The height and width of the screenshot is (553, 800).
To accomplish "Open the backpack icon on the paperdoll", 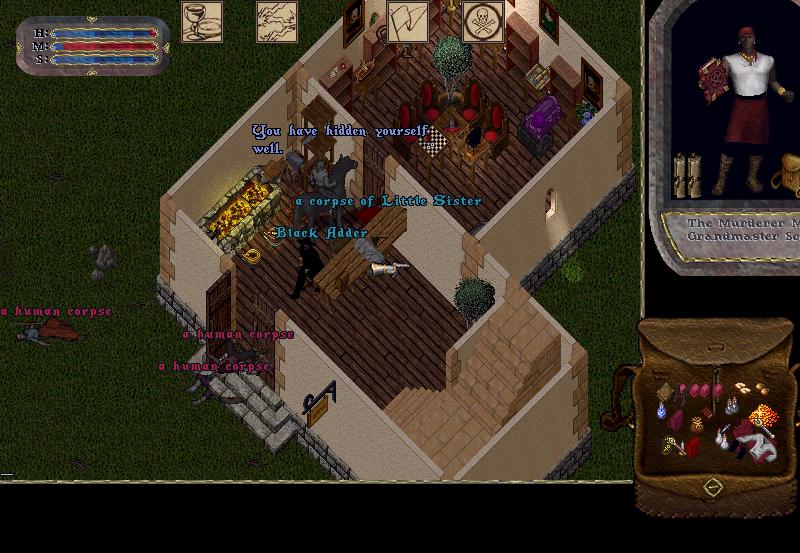I will point(790,173).
